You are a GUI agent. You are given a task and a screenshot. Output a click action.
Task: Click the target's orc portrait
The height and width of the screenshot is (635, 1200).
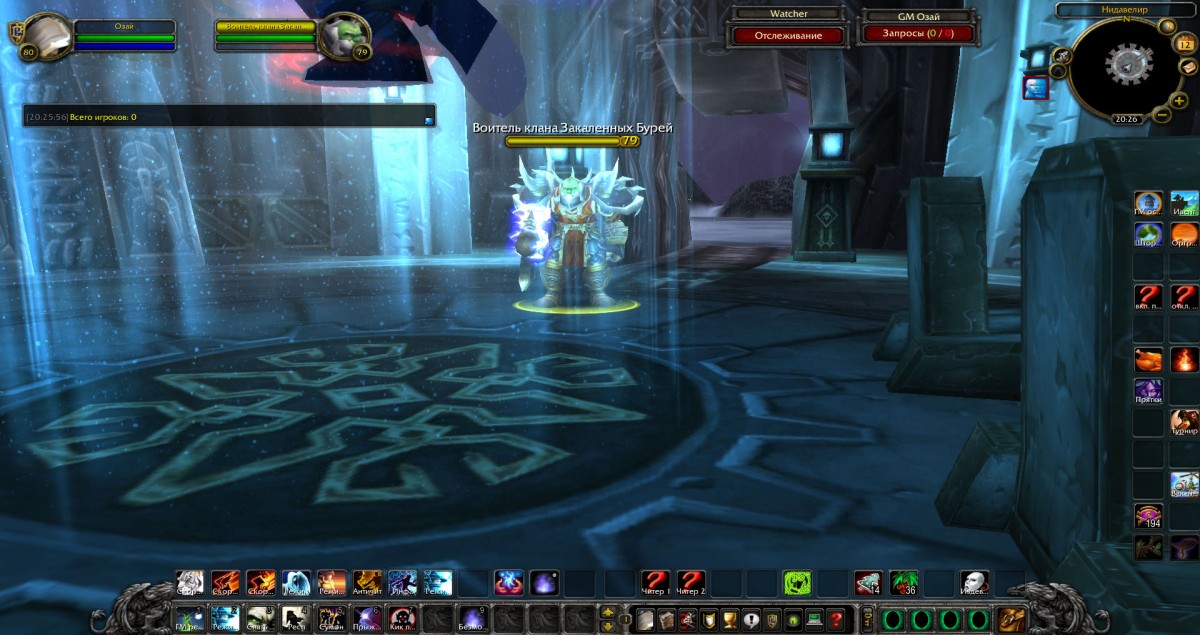pyautogui.click(x=345, y=37)
